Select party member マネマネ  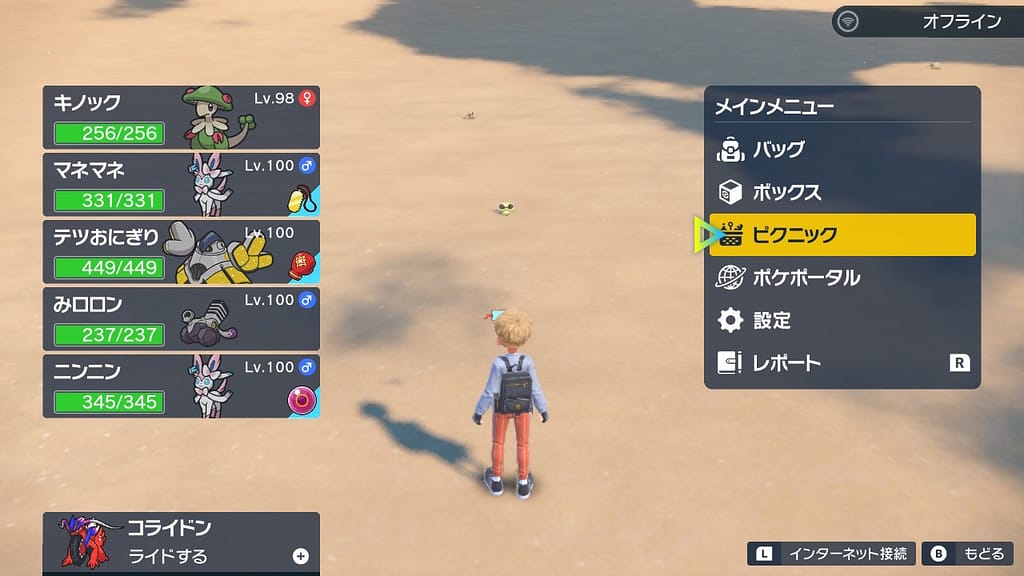pyautogui.click(x=181, y=184)
